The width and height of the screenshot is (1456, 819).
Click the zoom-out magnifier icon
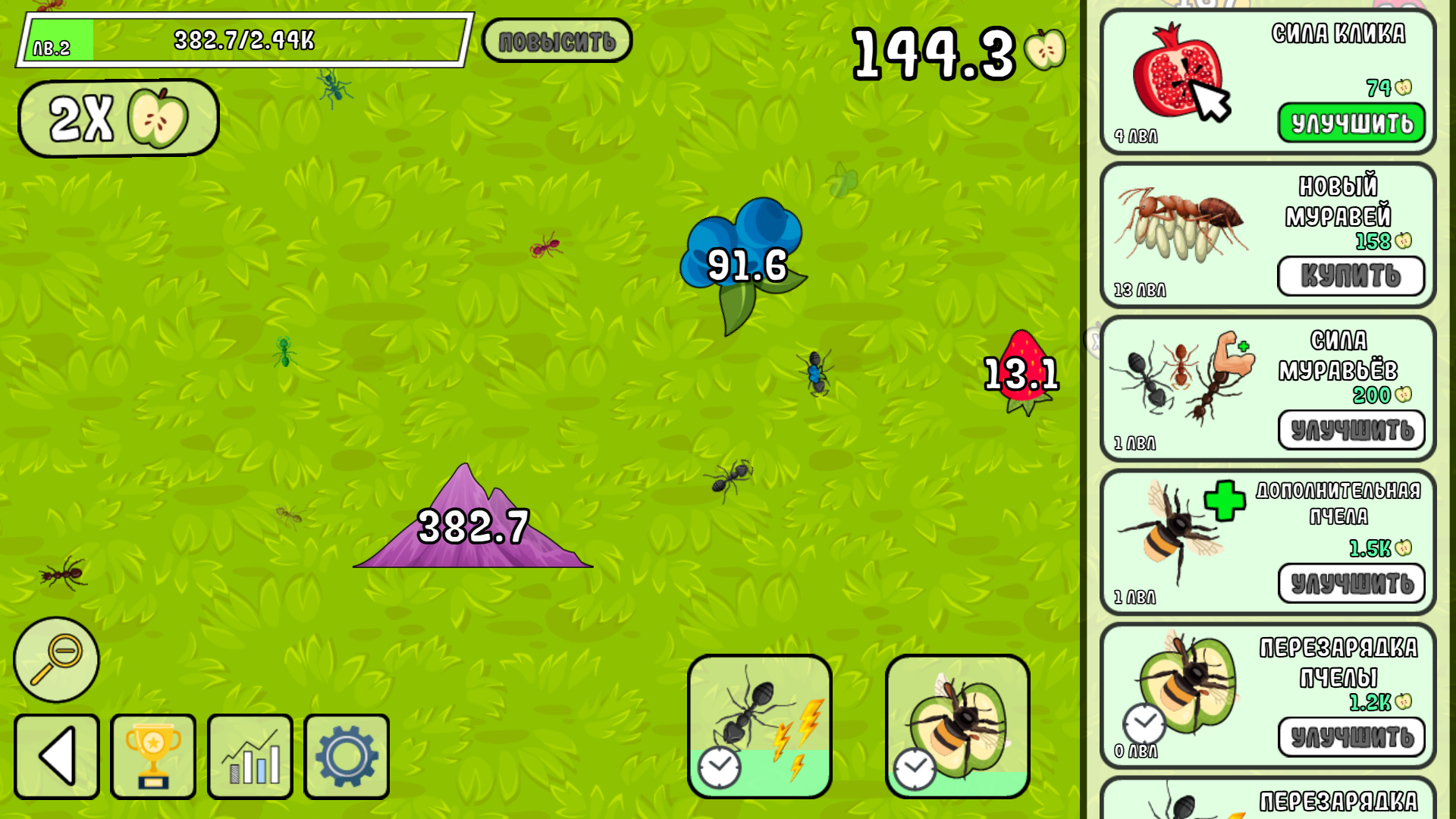[57, 658]
